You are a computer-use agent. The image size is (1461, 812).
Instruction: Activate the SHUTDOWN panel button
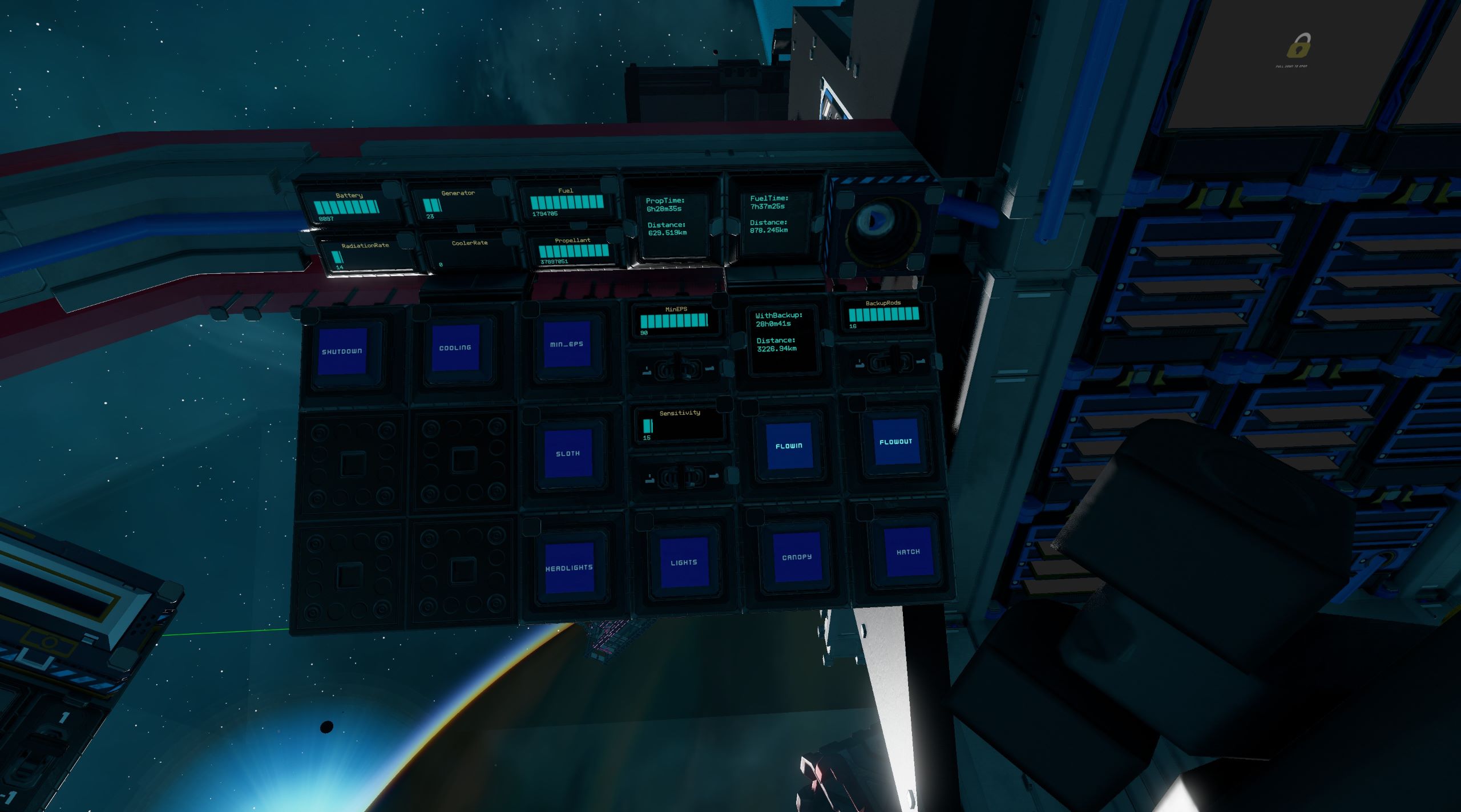click(342, 351)
